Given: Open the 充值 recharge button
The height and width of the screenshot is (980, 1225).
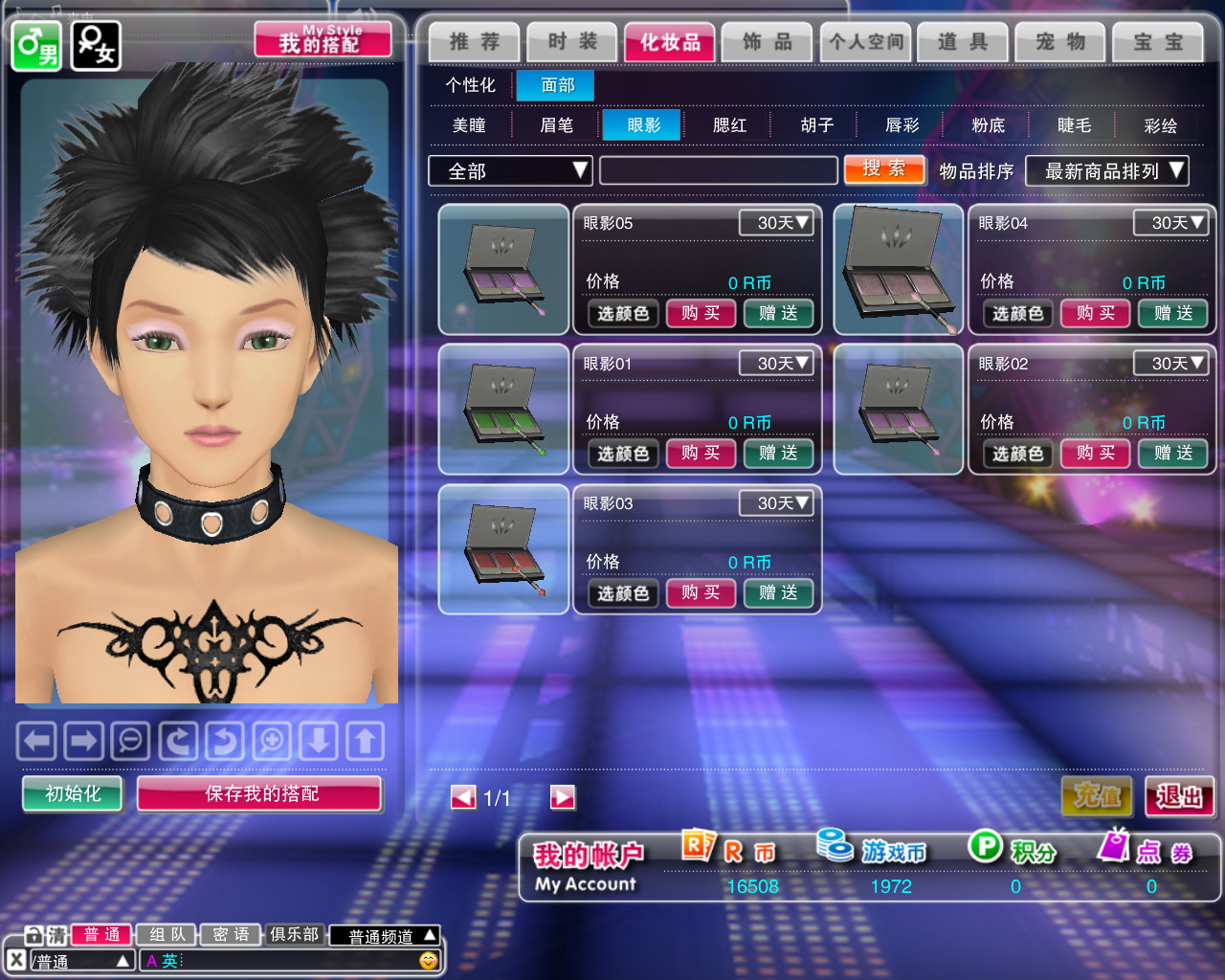Looking at the screenshot, I should (x=1097, y=796).
